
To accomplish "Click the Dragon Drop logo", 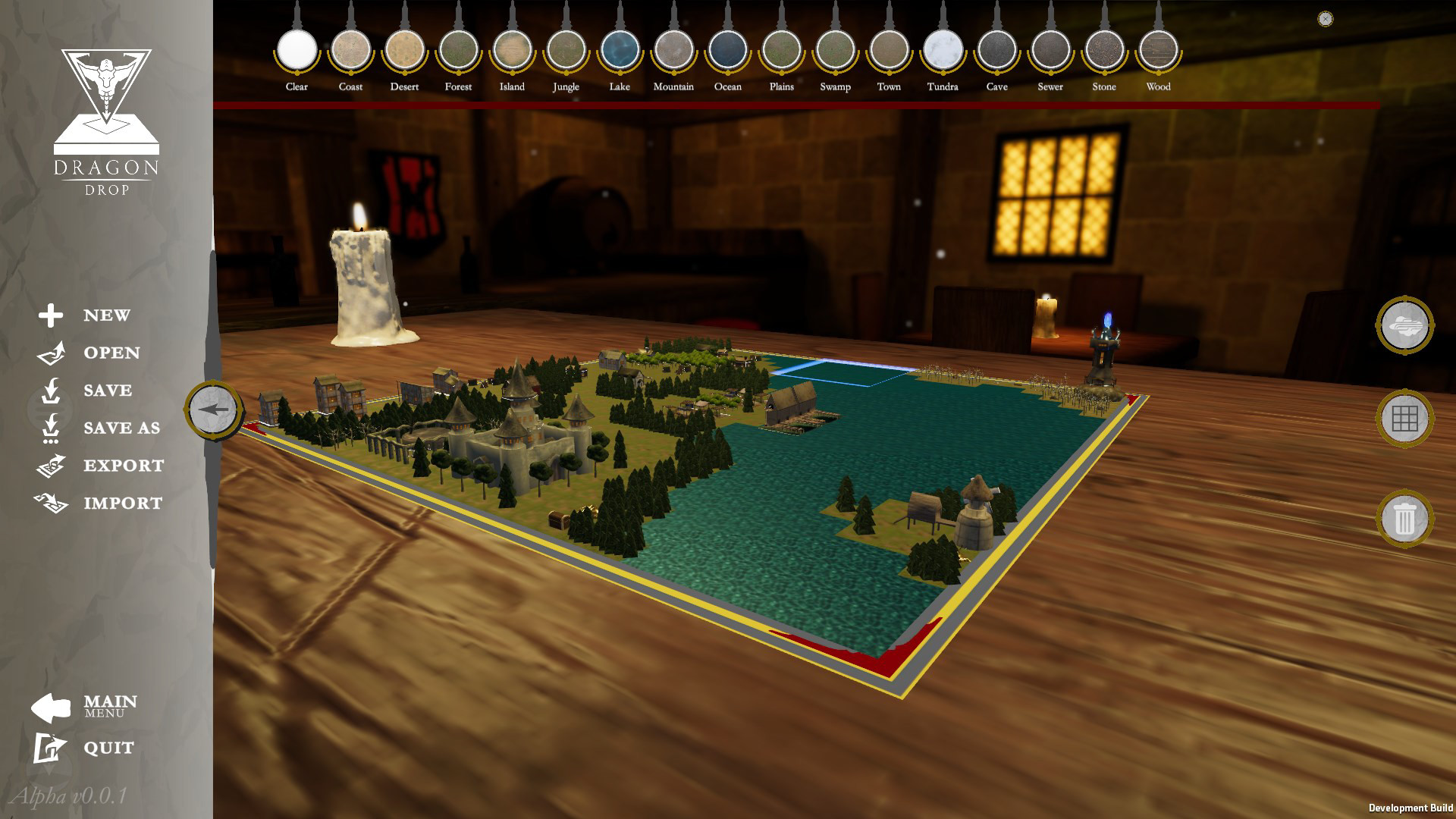I will (x=106, y=118).
